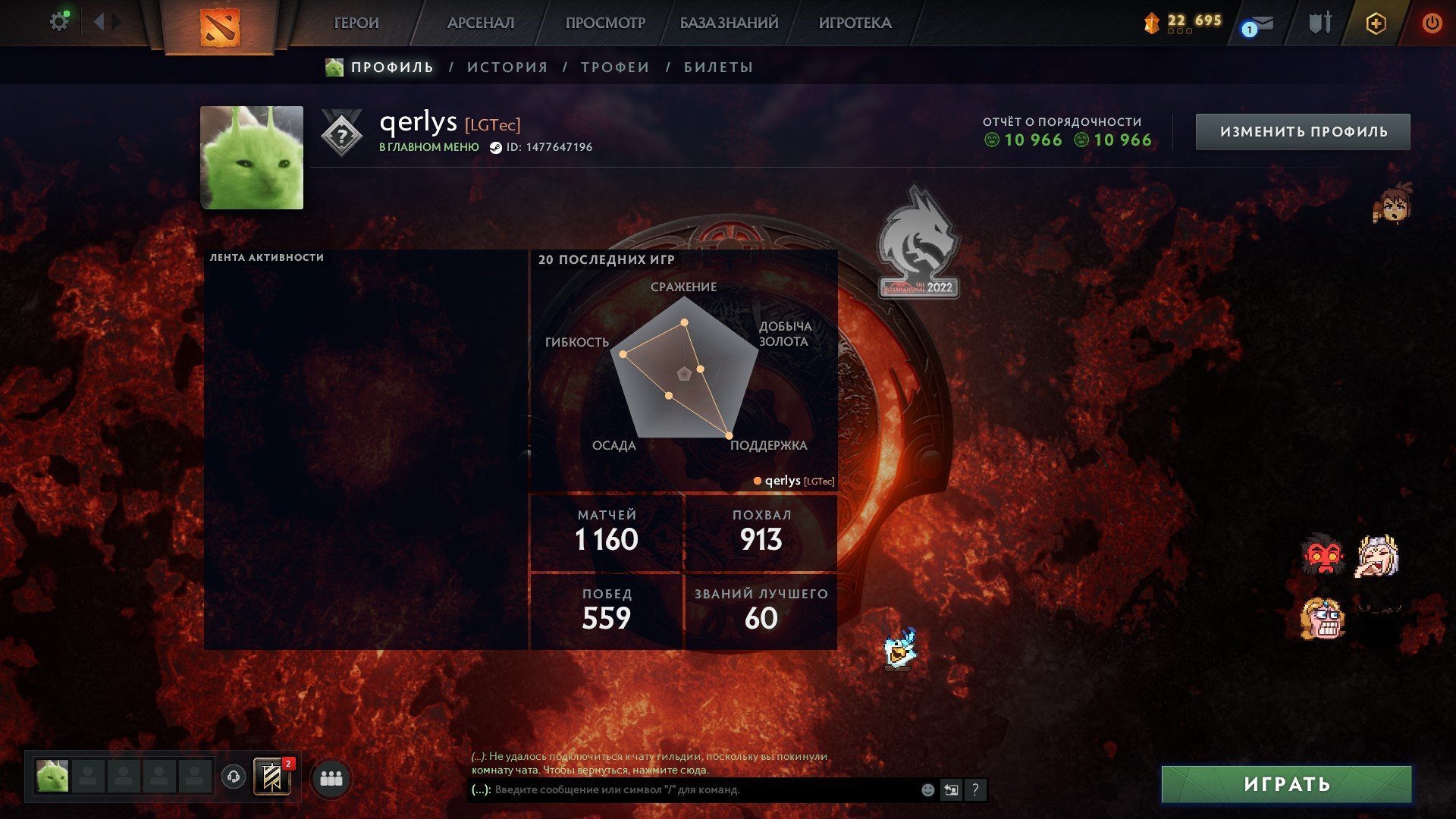Open the ГЕРОИ menu

[356, 24]
